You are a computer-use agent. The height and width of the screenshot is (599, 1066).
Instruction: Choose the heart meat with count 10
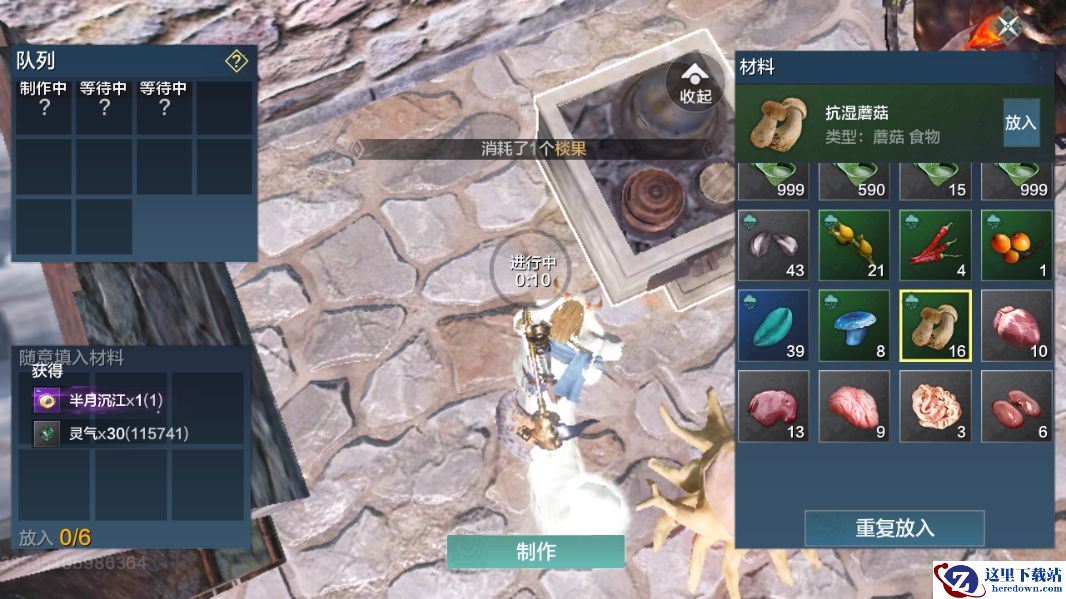(x=1016, y=325)
